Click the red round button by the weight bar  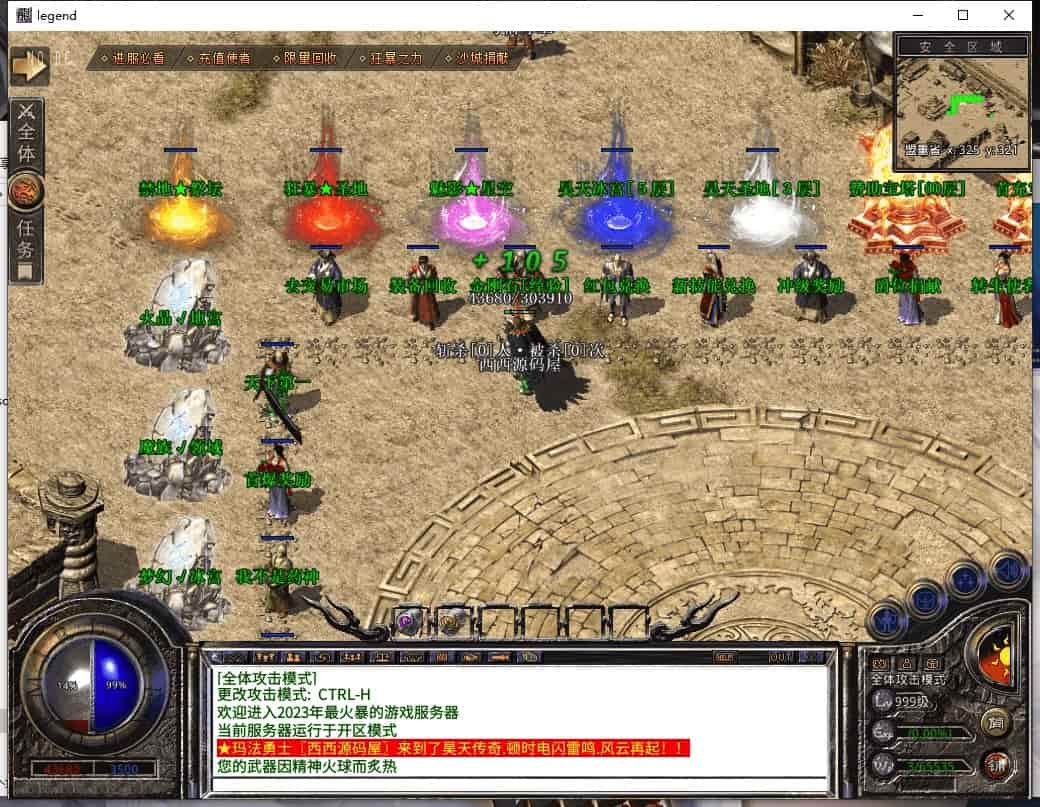994,766
